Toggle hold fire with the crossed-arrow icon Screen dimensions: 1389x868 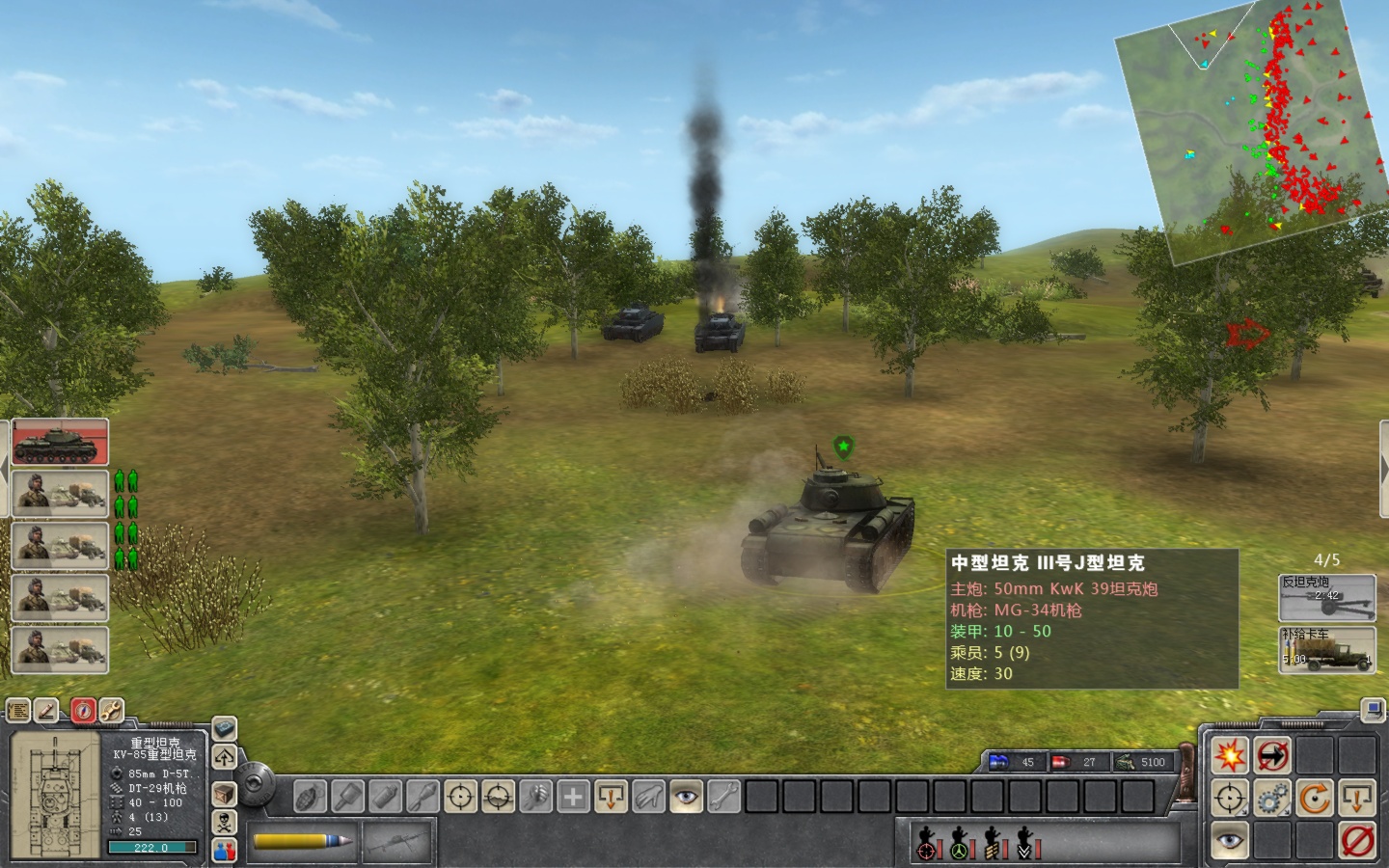point(1272,755)
